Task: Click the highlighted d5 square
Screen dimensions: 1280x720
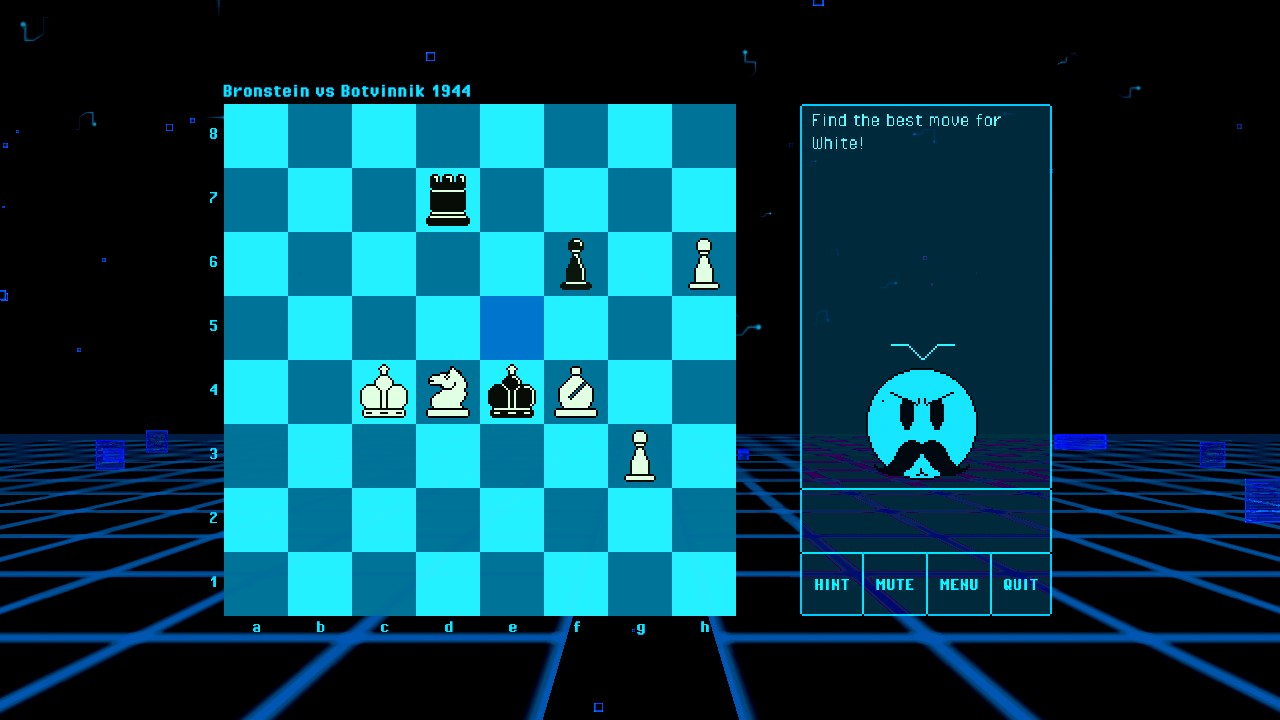Action: click(511, 326)
